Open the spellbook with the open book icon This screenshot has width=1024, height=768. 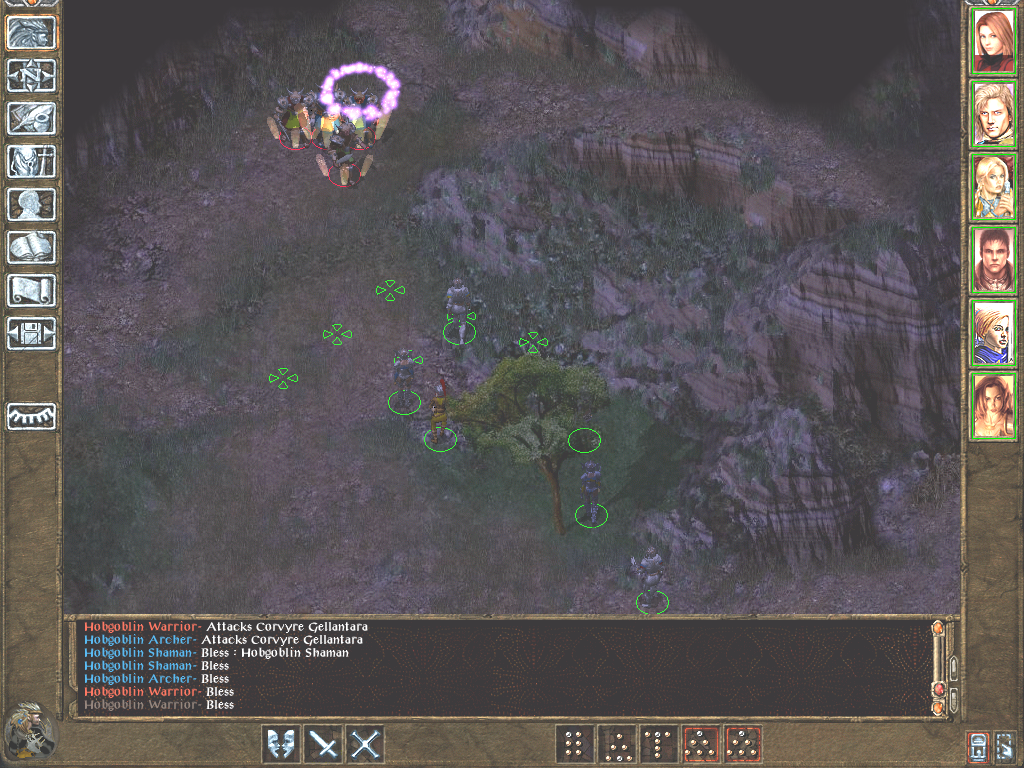pos(31,247)
